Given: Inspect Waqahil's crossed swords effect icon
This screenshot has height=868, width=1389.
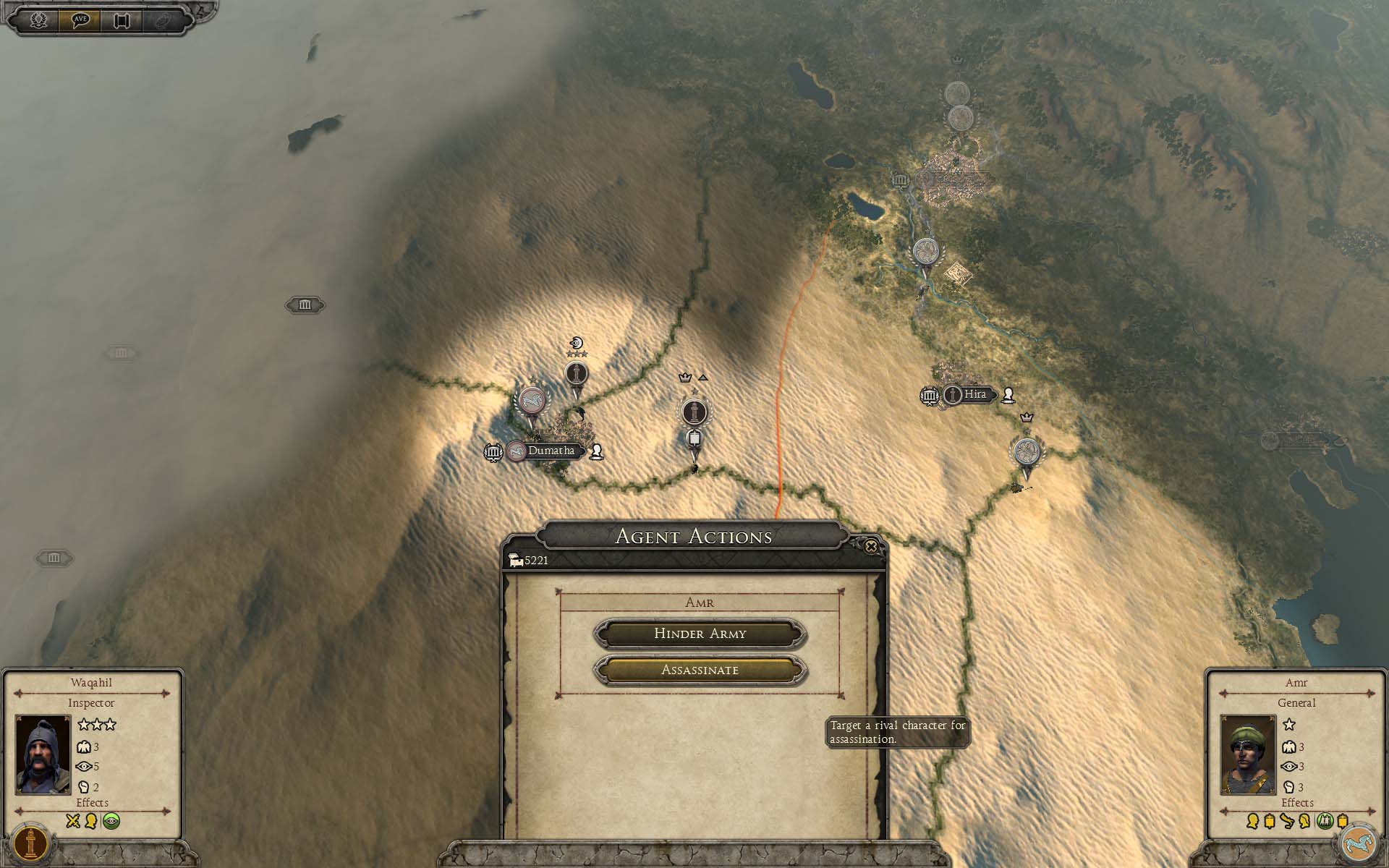Looking at the screenshot, I should pos(72,821).
